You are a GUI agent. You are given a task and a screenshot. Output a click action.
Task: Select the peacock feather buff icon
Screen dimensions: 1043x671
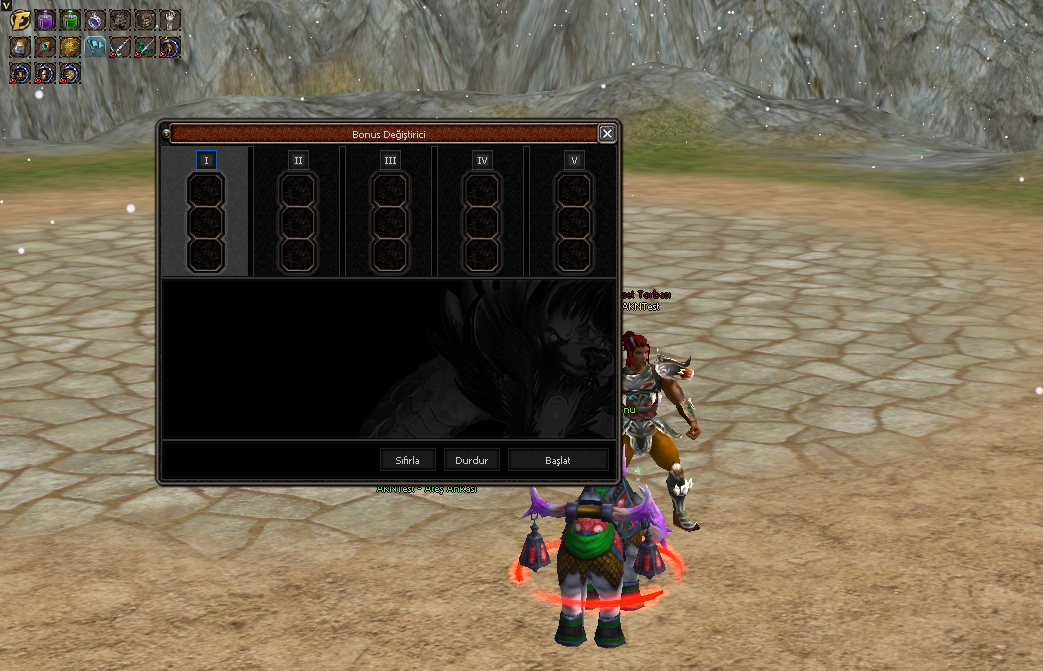tap(45, 46)
